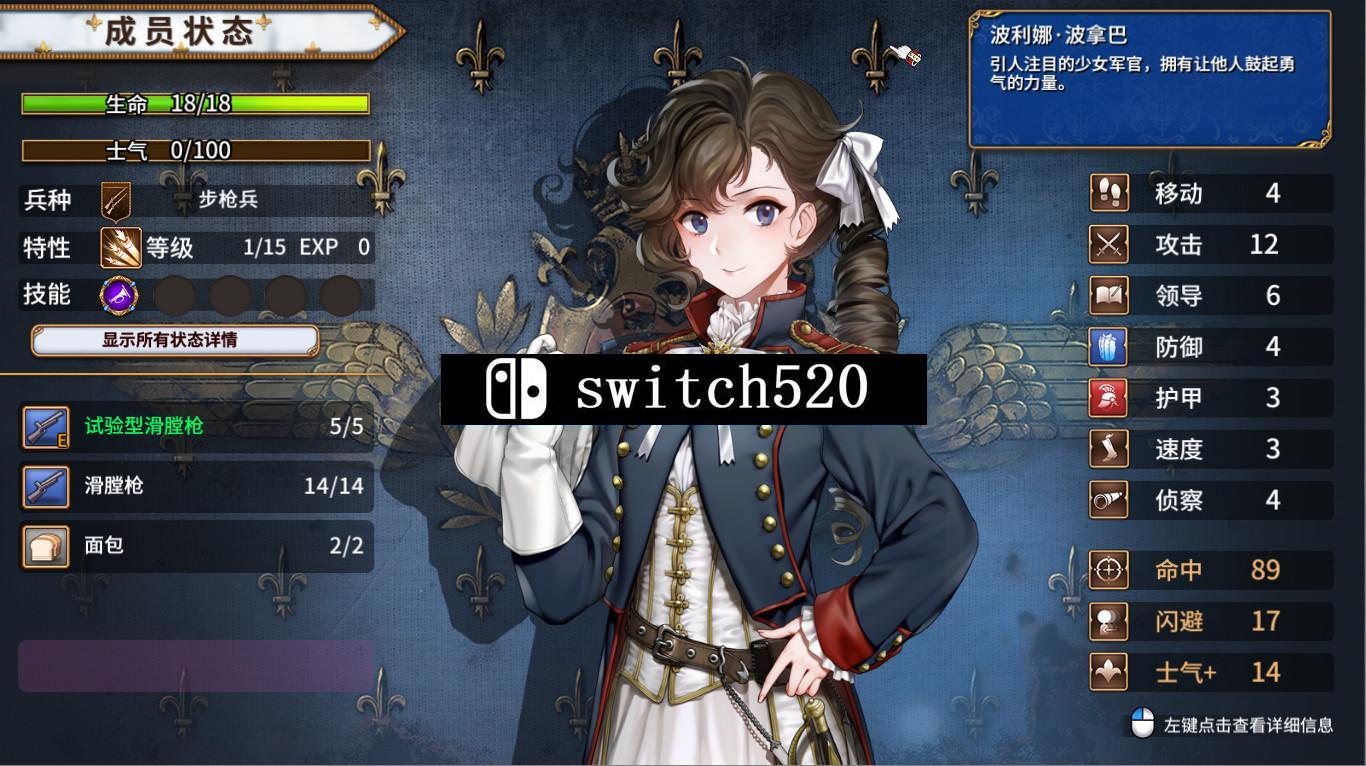The width and height of the screenshot is (1366, 766).
Task: Open the purple 技能 skill icon
Action: [117, 293]
